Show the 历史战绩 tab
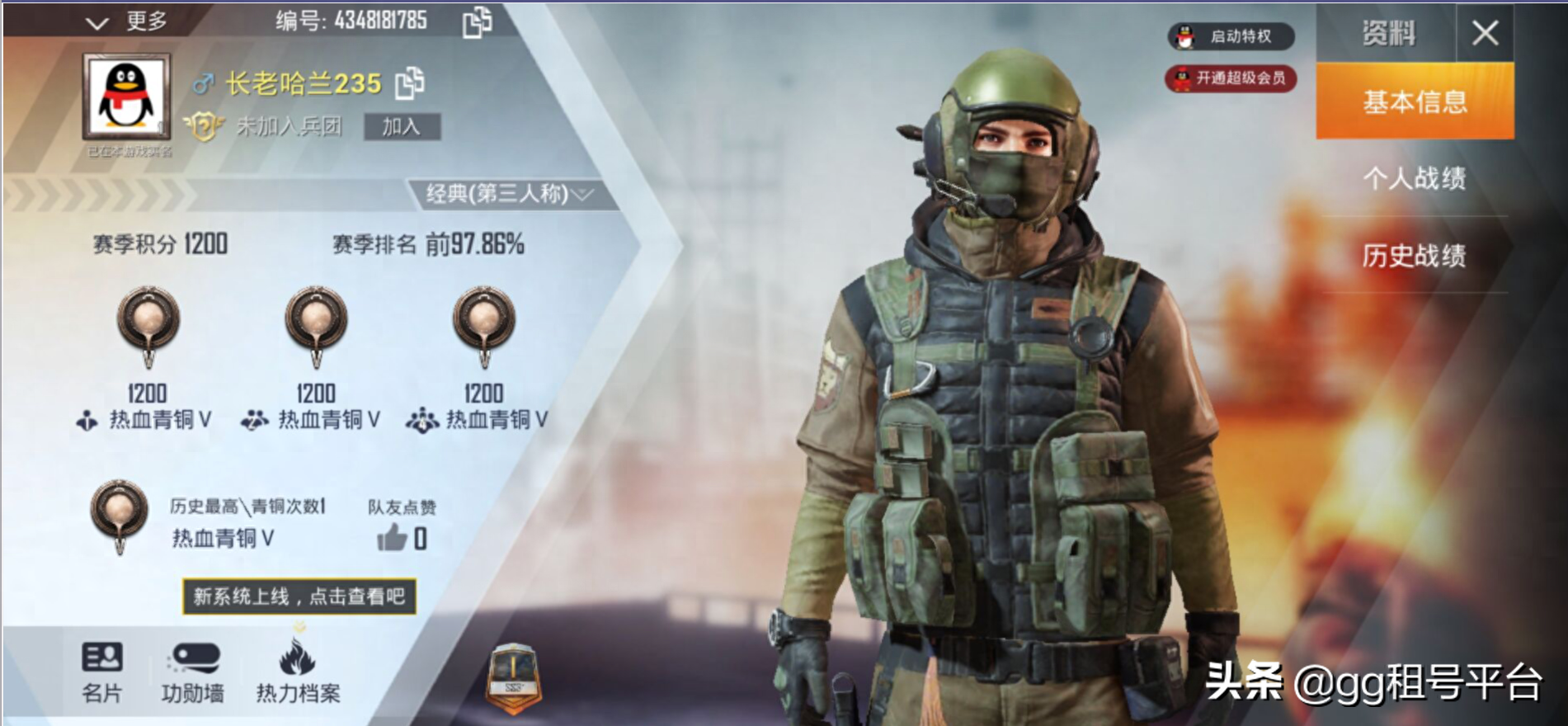The image size is (1568, 726). pyautogui.click(x=1415, y=256)
